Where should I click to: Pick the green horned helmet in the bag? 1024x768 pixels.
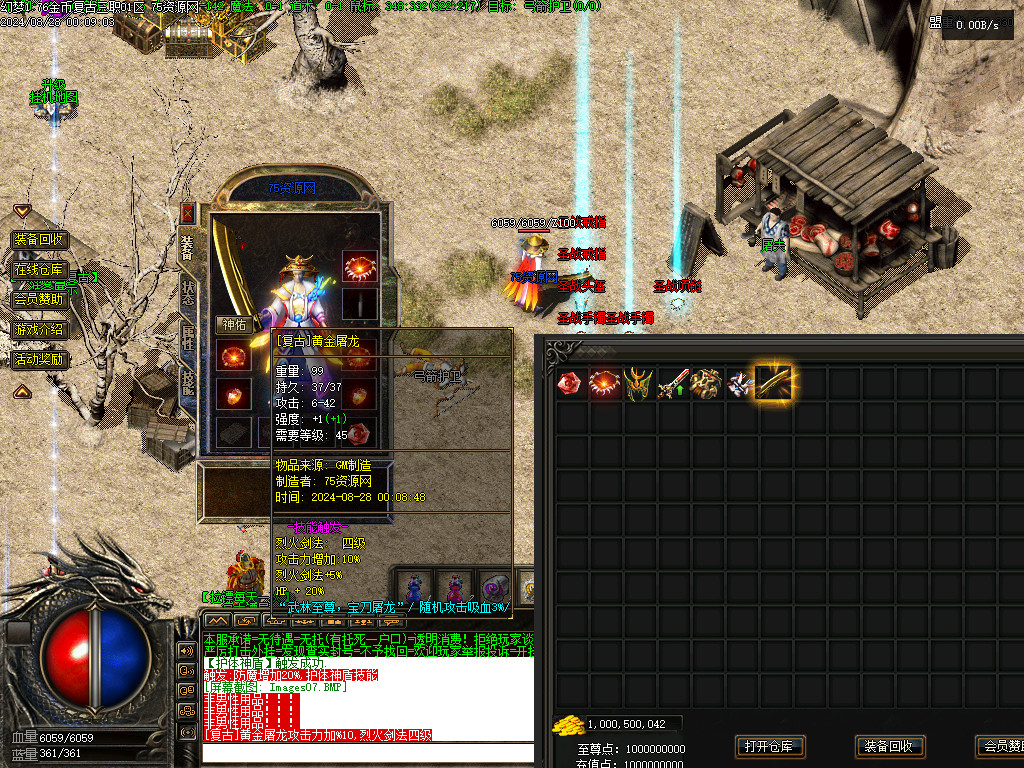[638, 382]
